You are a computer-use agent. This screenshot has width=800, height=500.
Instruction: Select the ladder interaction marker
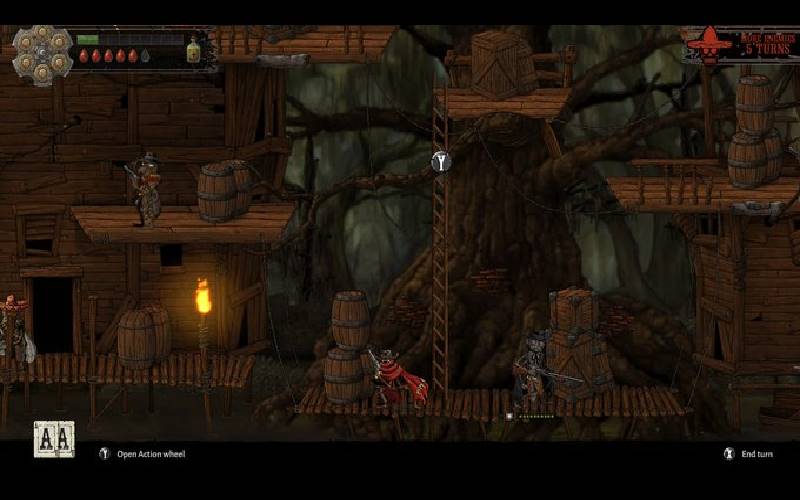point(441,161)
